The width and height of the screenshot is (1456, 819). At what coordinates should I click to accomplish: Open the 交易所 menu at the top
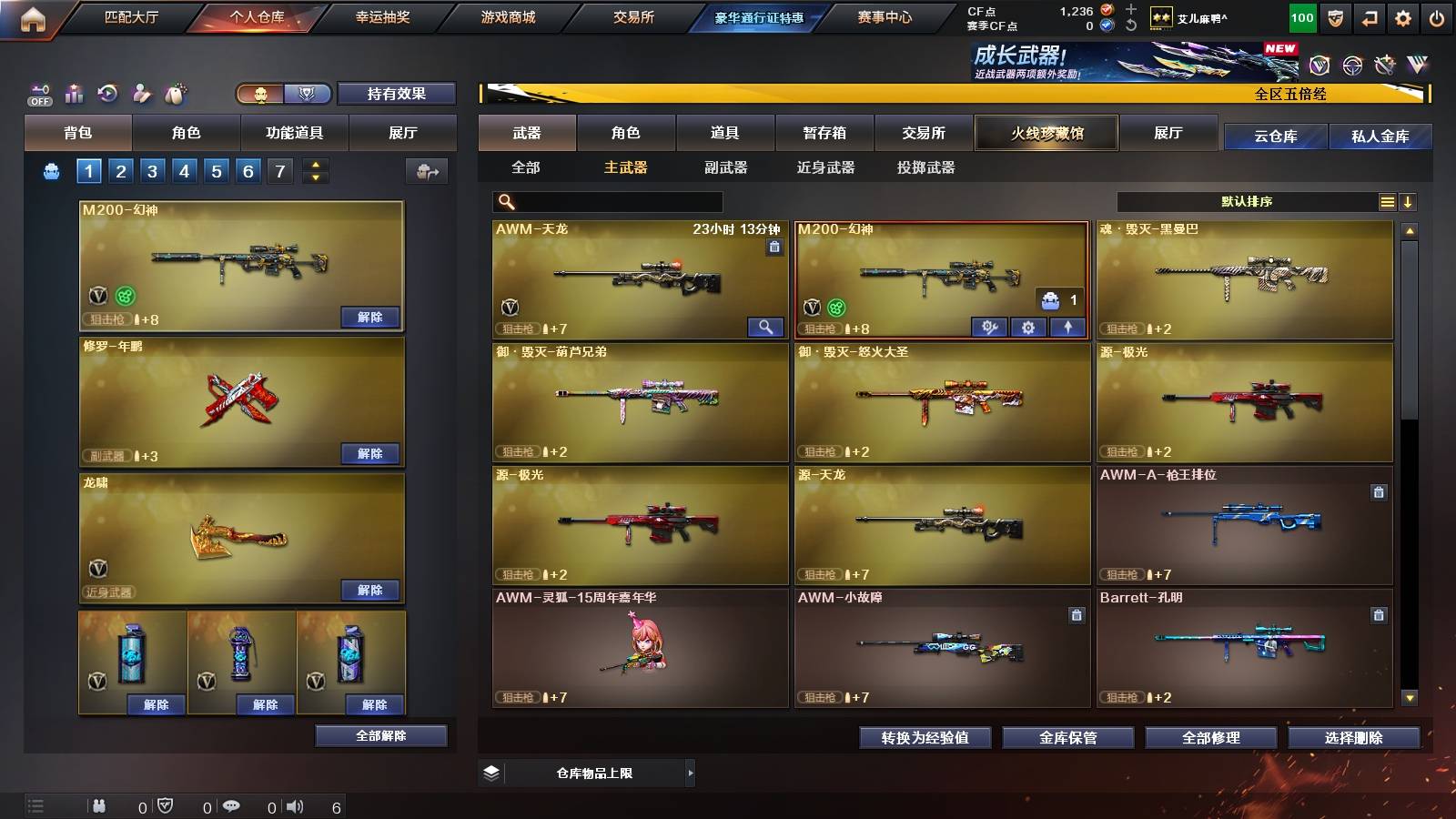click(634, 16)
